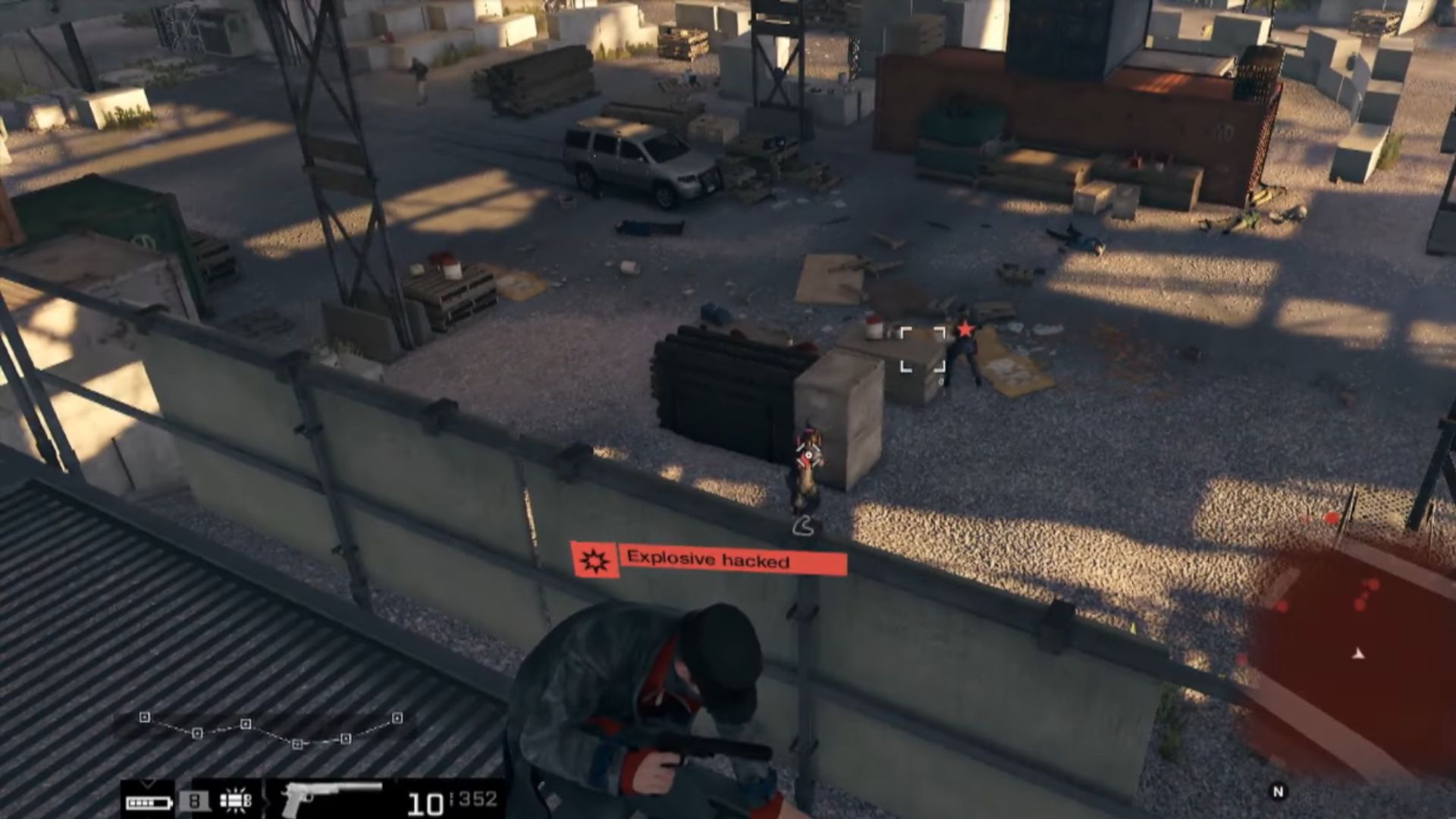Select the IED explosive device icon in the HUD
This screenshot has height=819, width=1456.
[234, 802]
